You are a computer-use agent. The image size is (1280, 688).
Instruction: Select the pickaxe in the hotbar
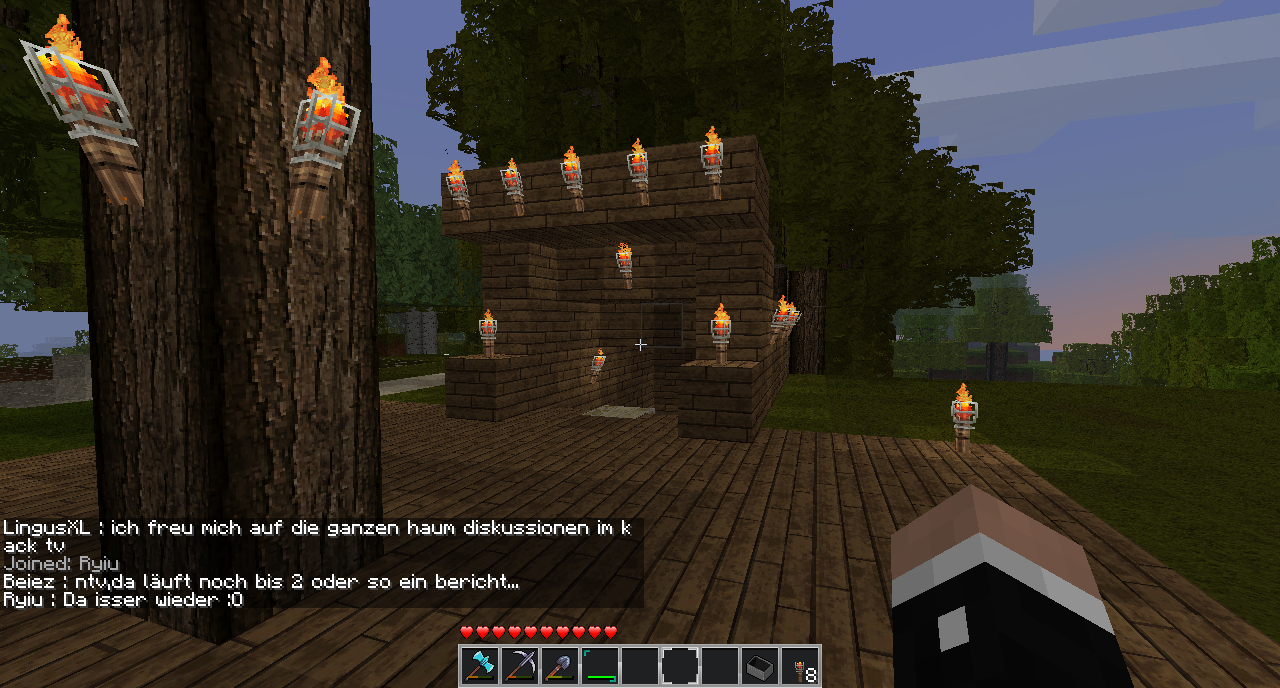[520, 666]
